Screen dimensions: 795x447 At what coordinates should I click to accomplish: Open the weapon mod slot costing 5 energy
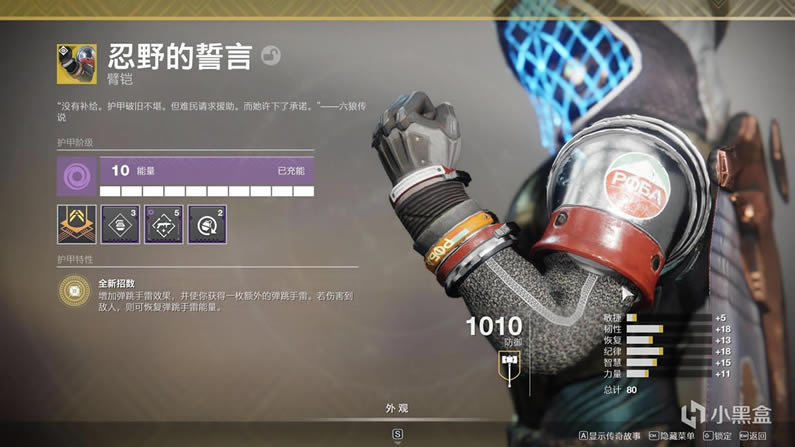[163, 225]
